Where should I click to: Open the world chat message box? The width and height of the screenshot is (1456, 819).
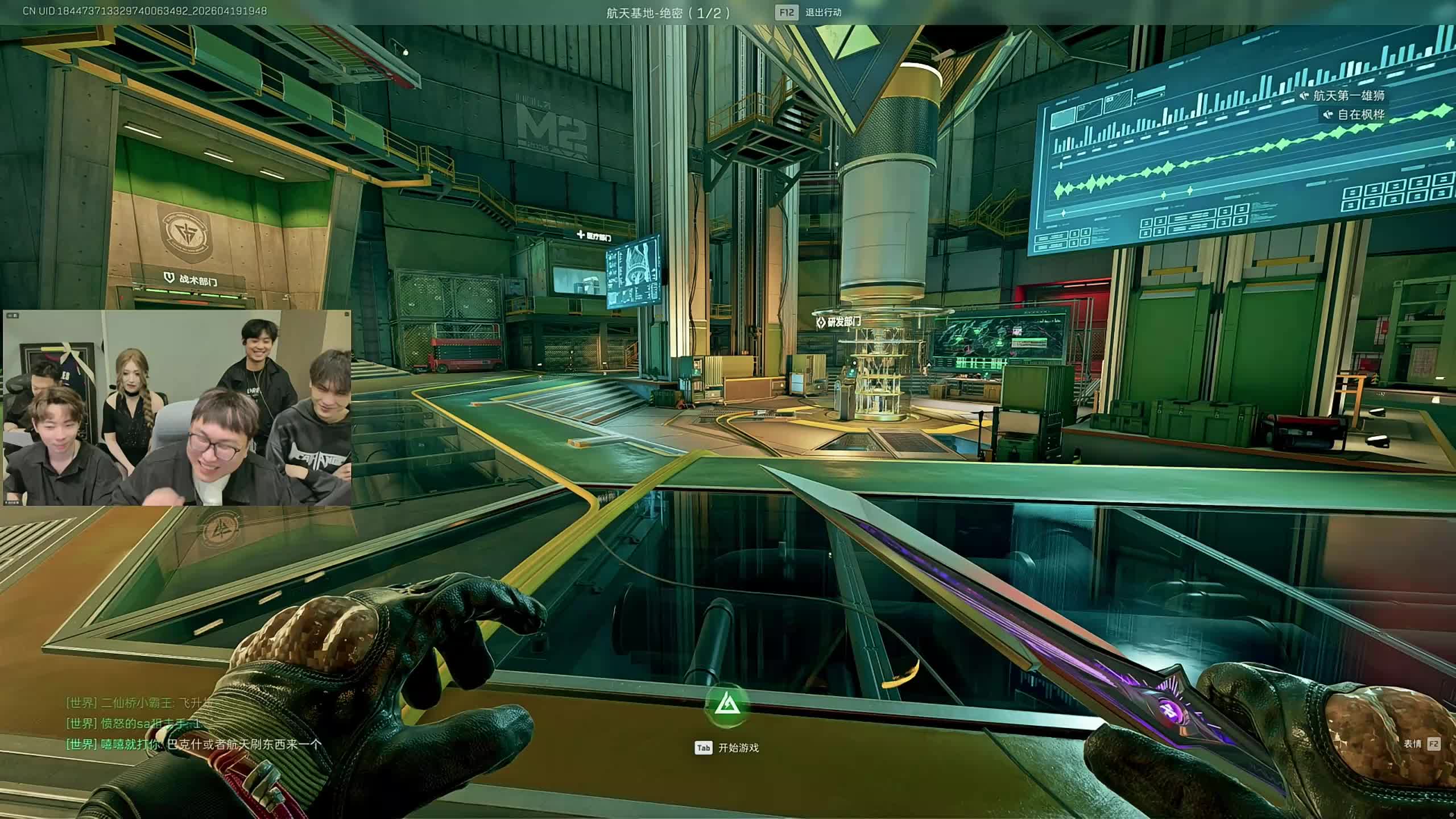pyautogui.click(x=193, y=723)
